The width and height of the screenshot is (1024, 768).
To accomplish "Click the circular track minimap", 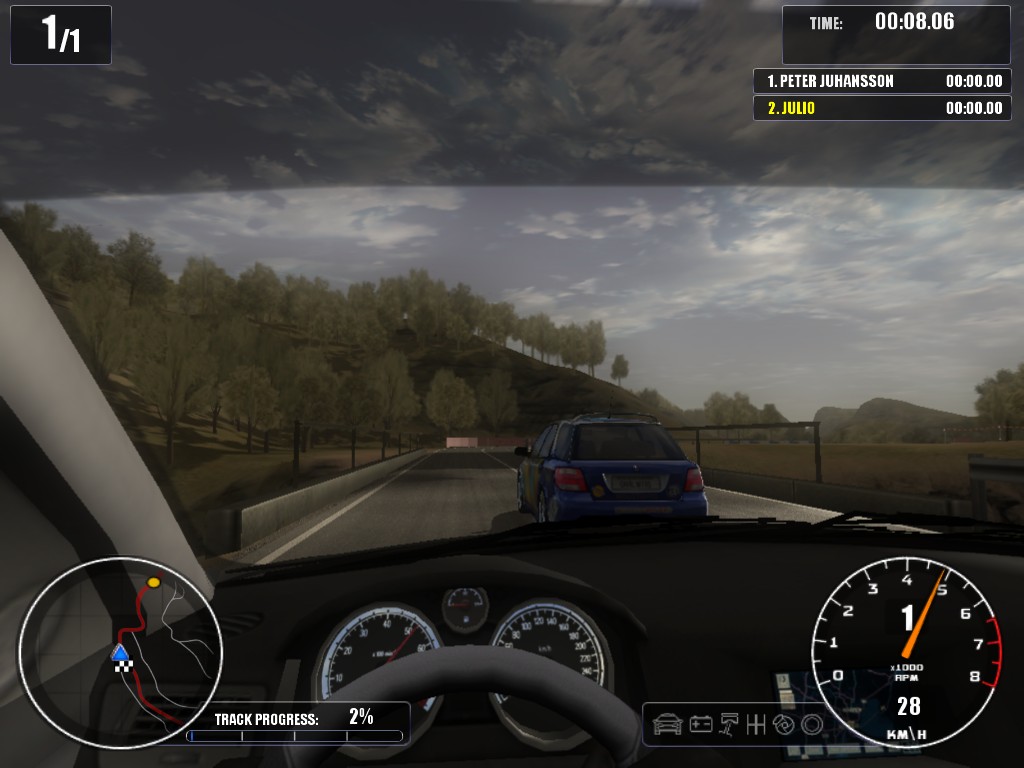I will [120, 652].
